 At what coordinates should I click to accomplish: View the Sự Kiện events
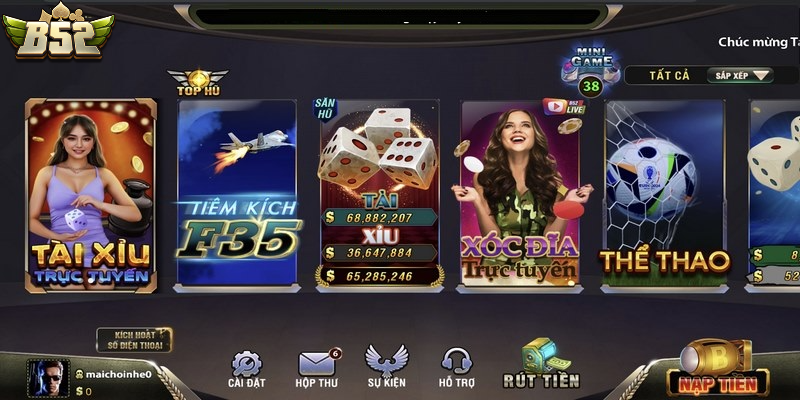tap(385, 368)
